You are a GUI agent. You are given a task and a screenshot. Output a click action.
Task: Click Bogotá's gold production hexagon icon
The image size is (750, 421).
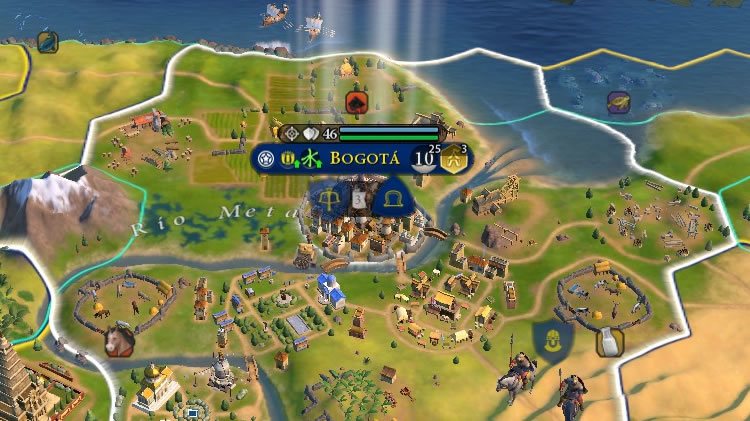(456, 158)
